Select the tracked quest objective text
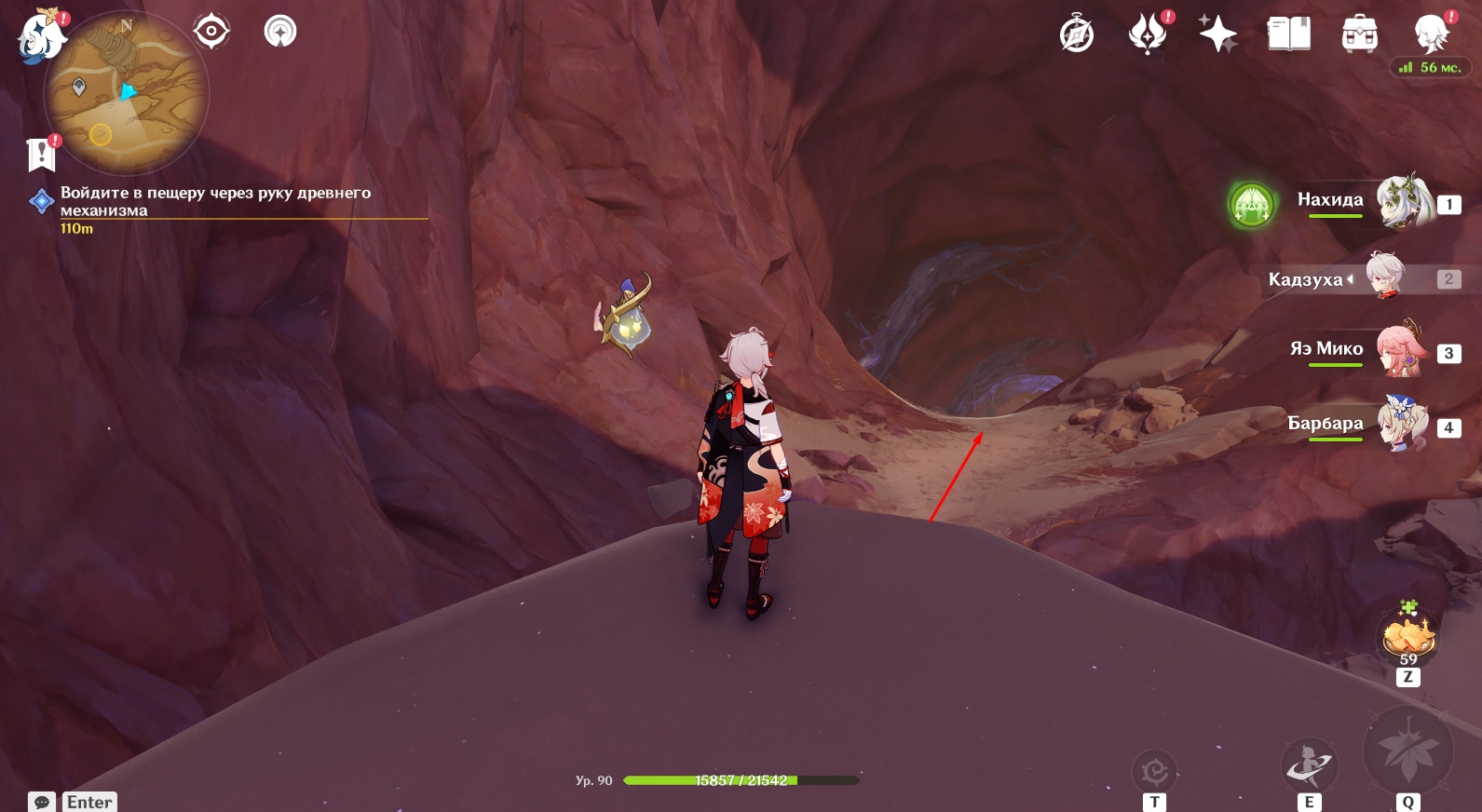 pyautogui.click(x=215, y=201)
